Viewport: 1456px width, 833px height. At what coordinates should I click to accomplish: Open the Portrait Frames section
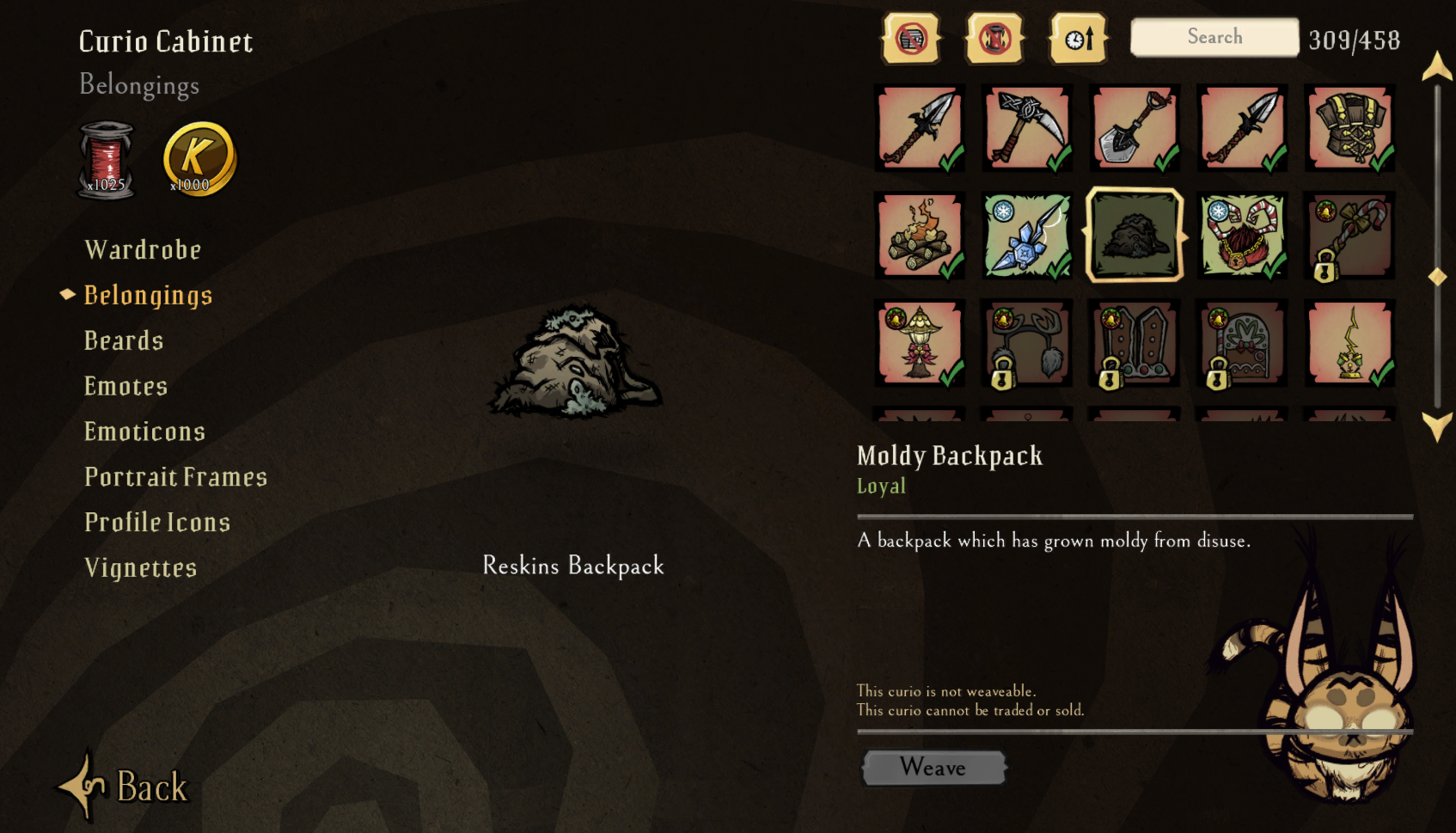pos(175,476)
